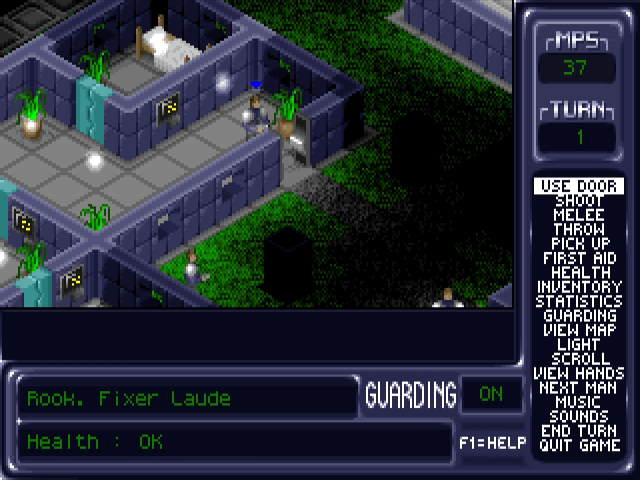
Task: Select the PICK UP action
Action: [x=579, y=244]
